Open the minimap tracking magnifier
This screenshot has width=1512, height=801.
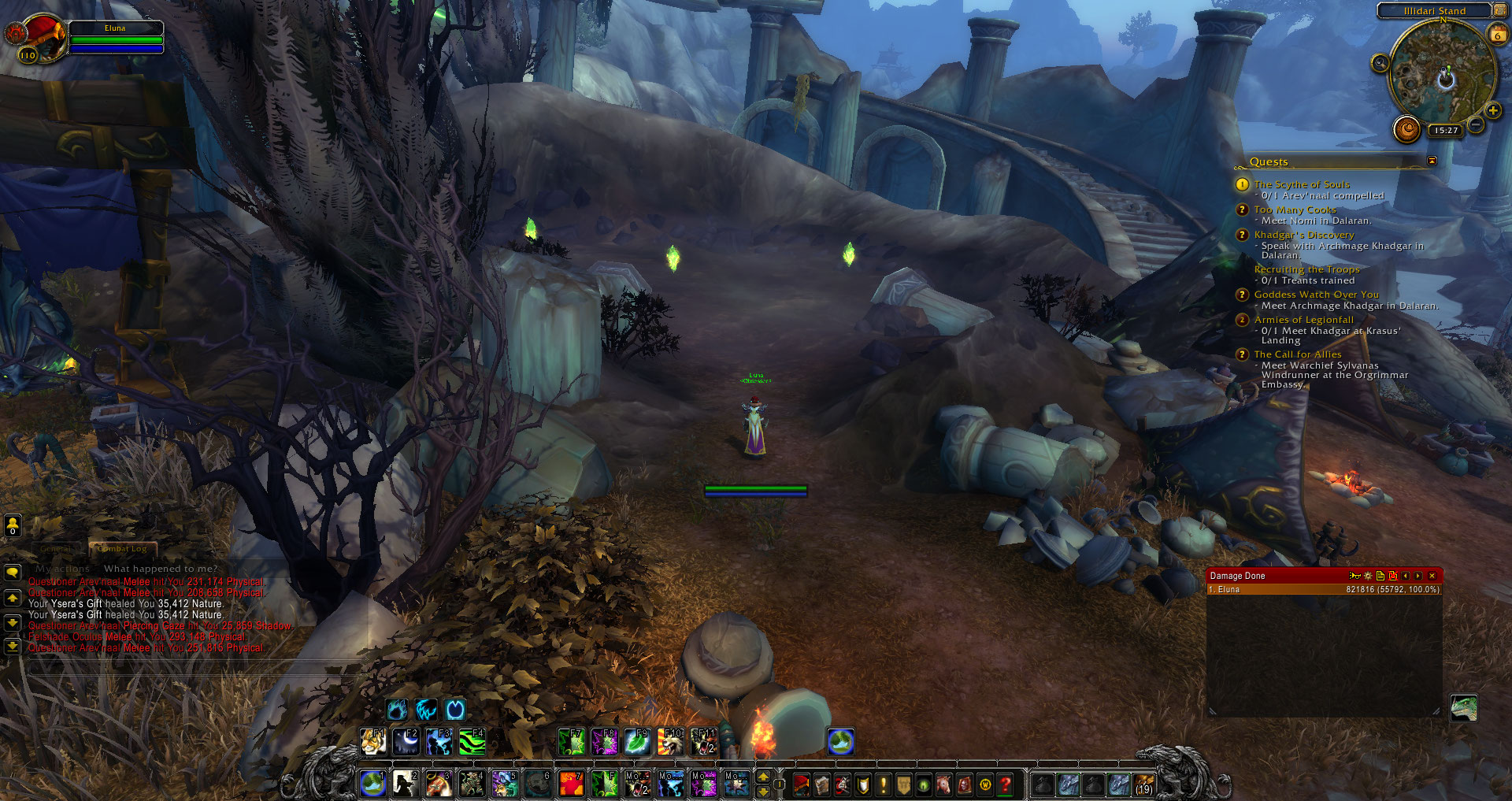pyautogui.click(x=1380, y=63)
